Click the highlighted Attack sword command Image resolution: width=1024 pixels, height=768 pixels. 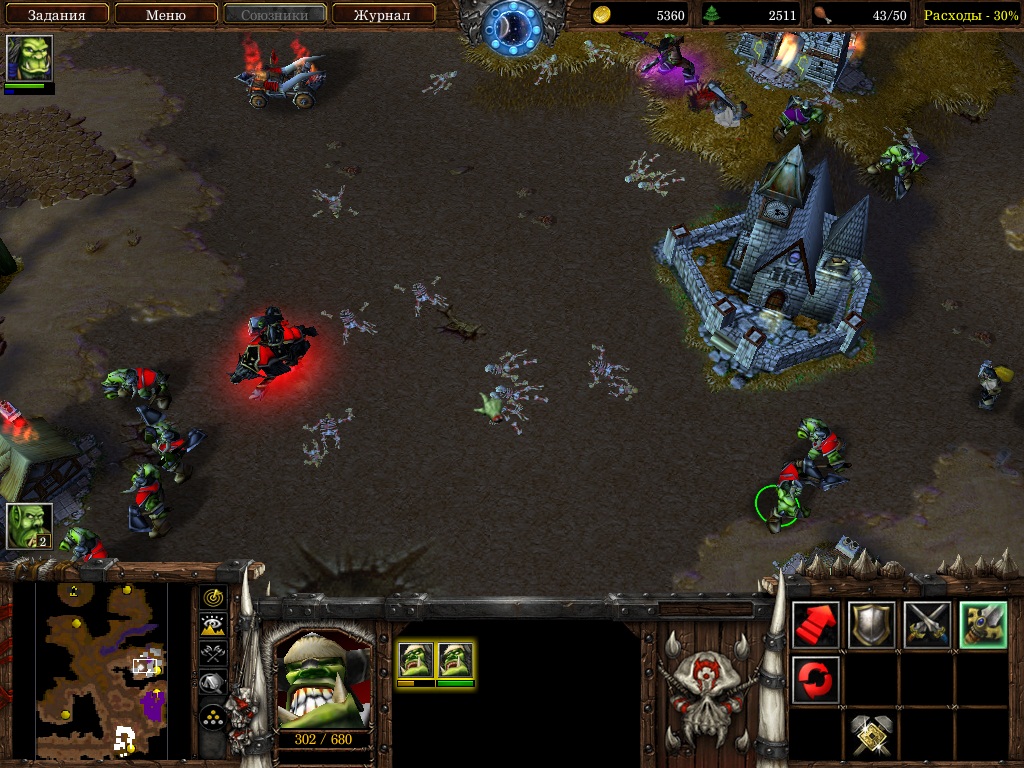982,625
